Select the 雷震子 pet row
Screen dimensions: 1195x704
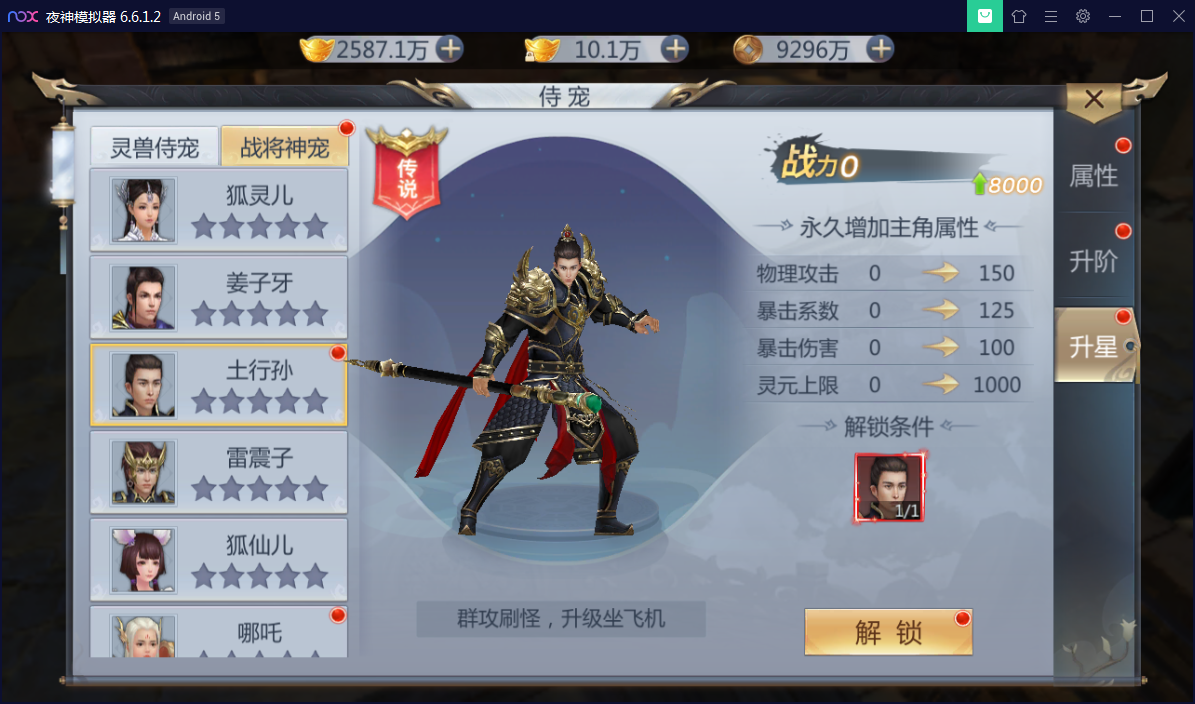[x=219, y=472]
